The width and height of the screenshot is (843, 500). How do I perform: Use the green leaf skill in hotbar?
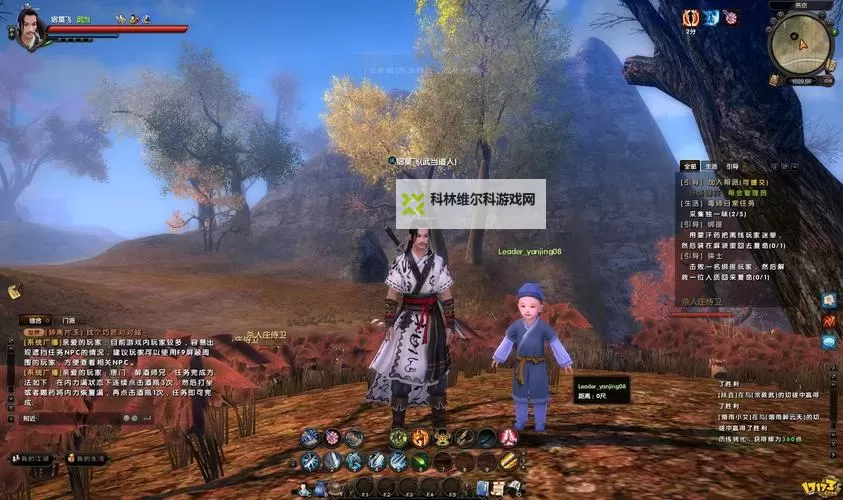[x=420, y=461]
